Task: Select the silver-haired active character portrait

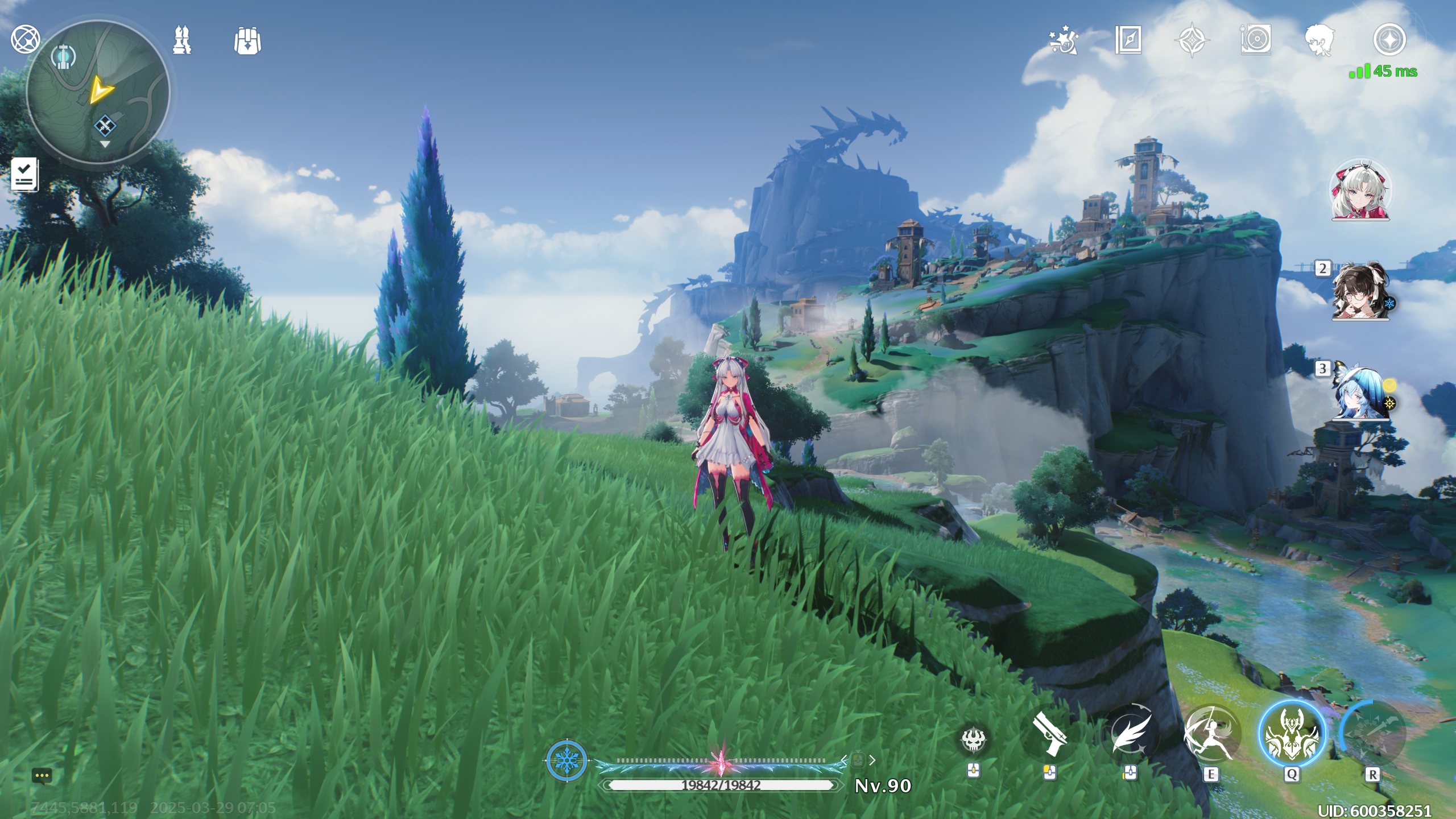Action: coord(1360,191)
